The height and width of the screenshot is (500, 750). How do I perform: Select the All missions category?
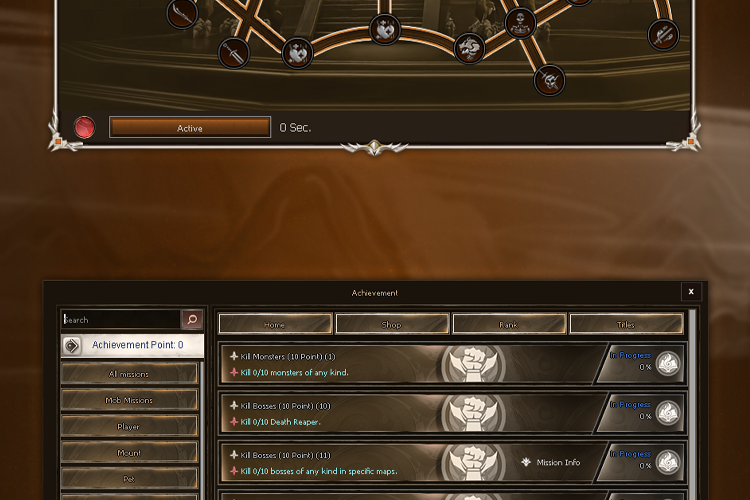tap(129, 374)
